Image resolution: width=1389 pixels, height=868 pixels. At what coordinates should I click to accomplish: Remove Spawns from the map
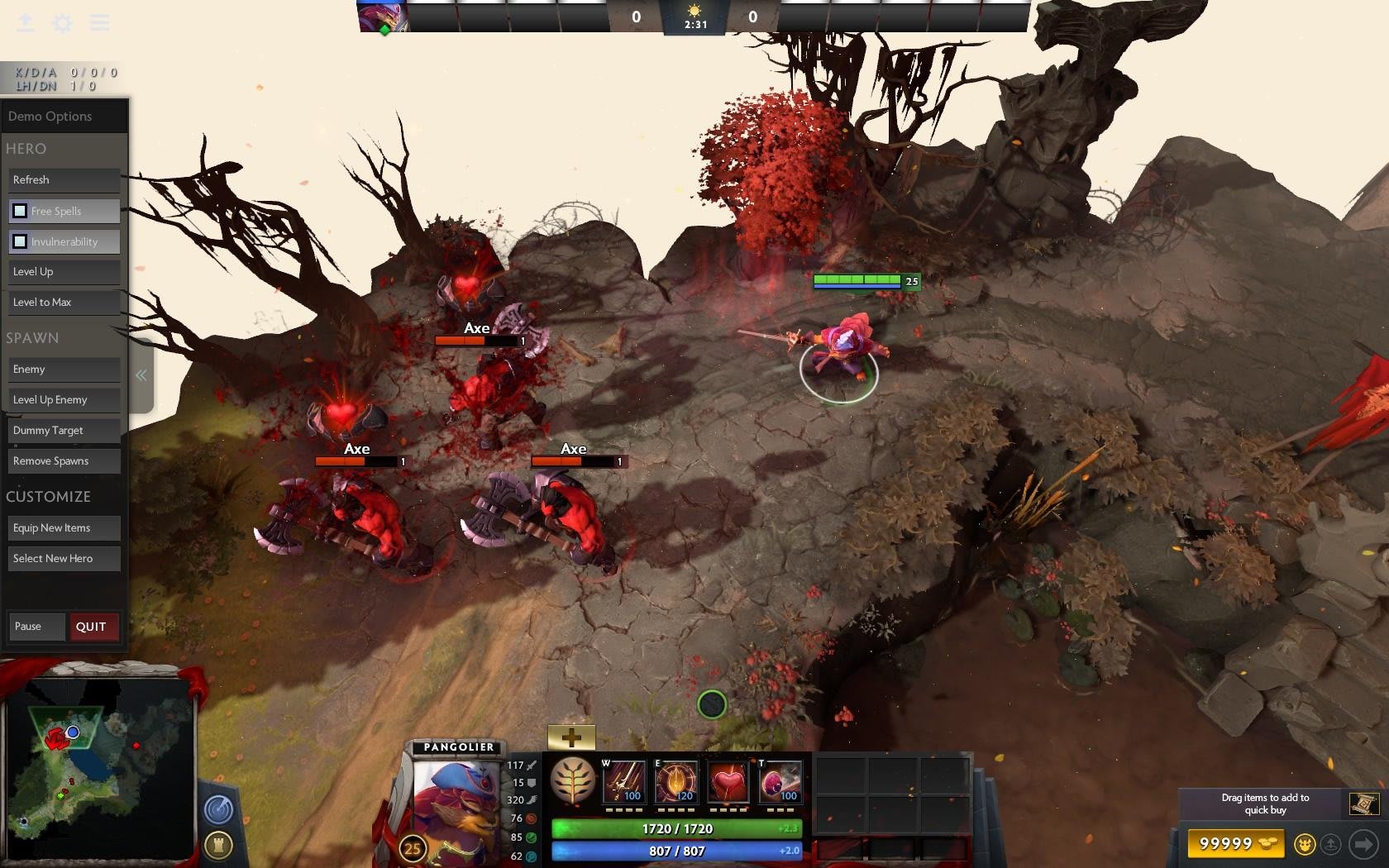click(x=64, y=461)
